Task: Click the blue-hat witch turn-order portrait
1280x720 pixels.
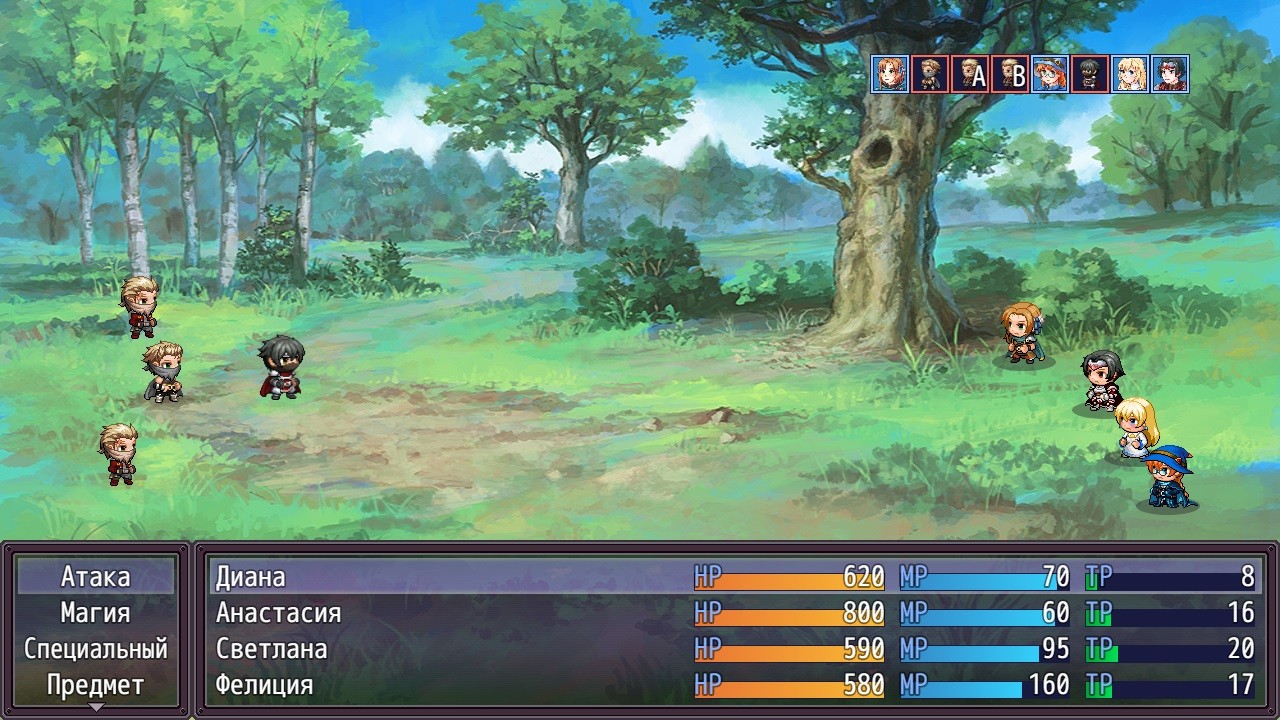Action: click(x=1050, y=74)
